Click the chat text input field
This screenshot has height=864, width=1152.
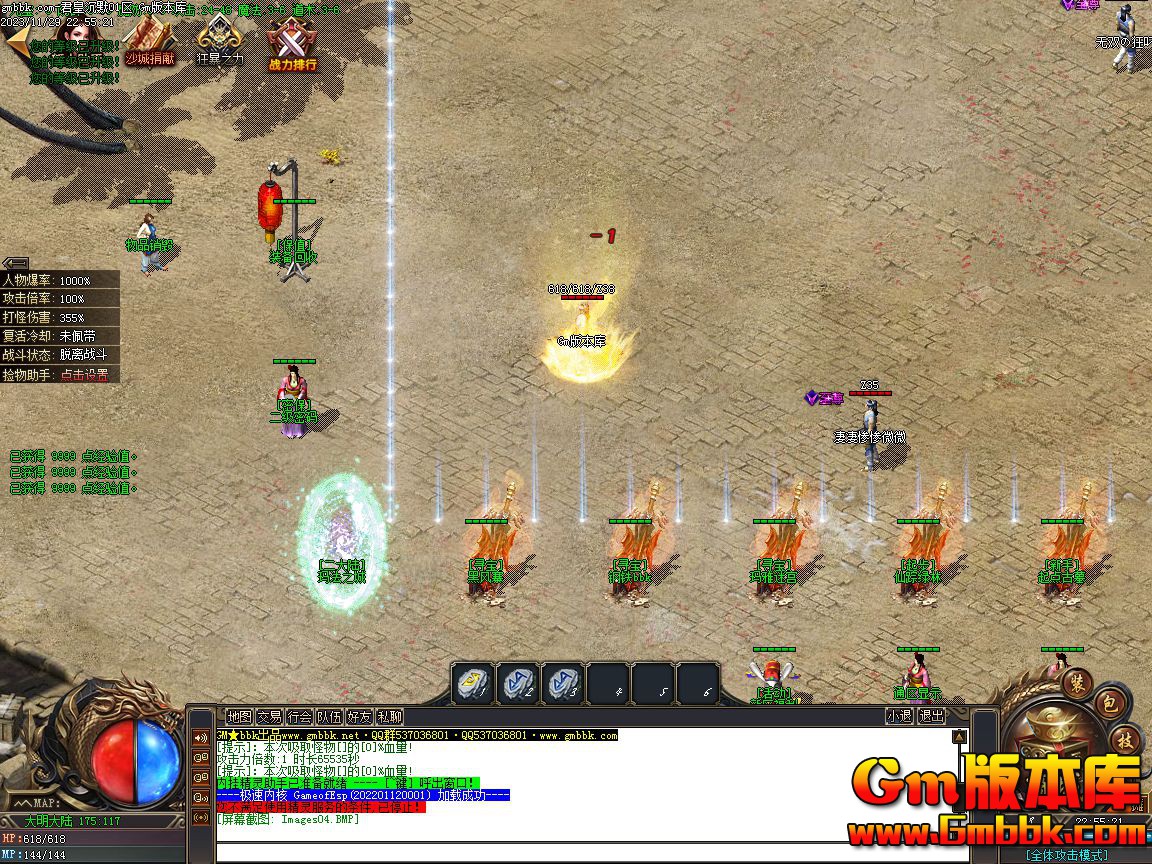point(580,852)
